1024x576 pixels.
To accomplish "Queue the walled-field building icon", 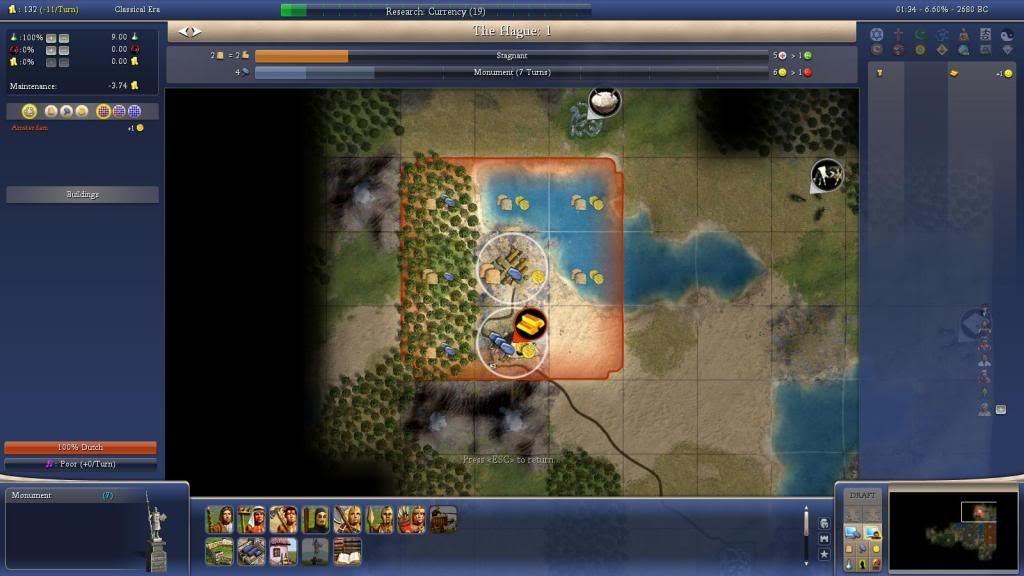I will click(219, 551).
